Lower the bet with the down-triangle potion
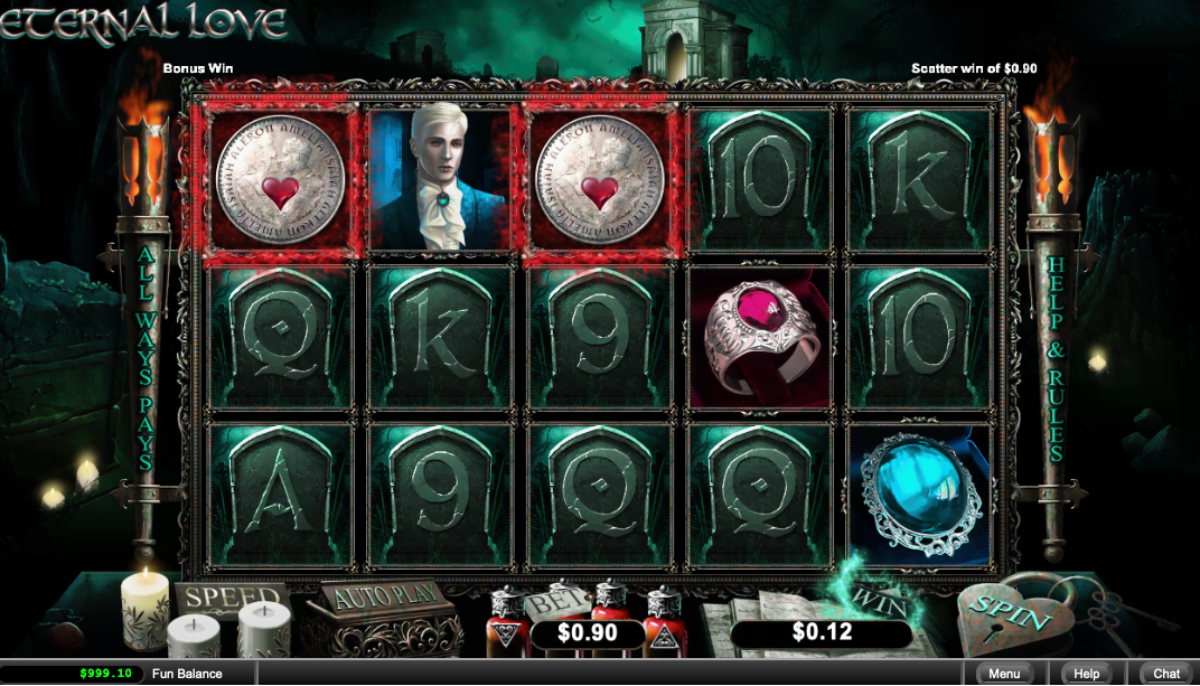The image size is (1200, 686). 507,624
